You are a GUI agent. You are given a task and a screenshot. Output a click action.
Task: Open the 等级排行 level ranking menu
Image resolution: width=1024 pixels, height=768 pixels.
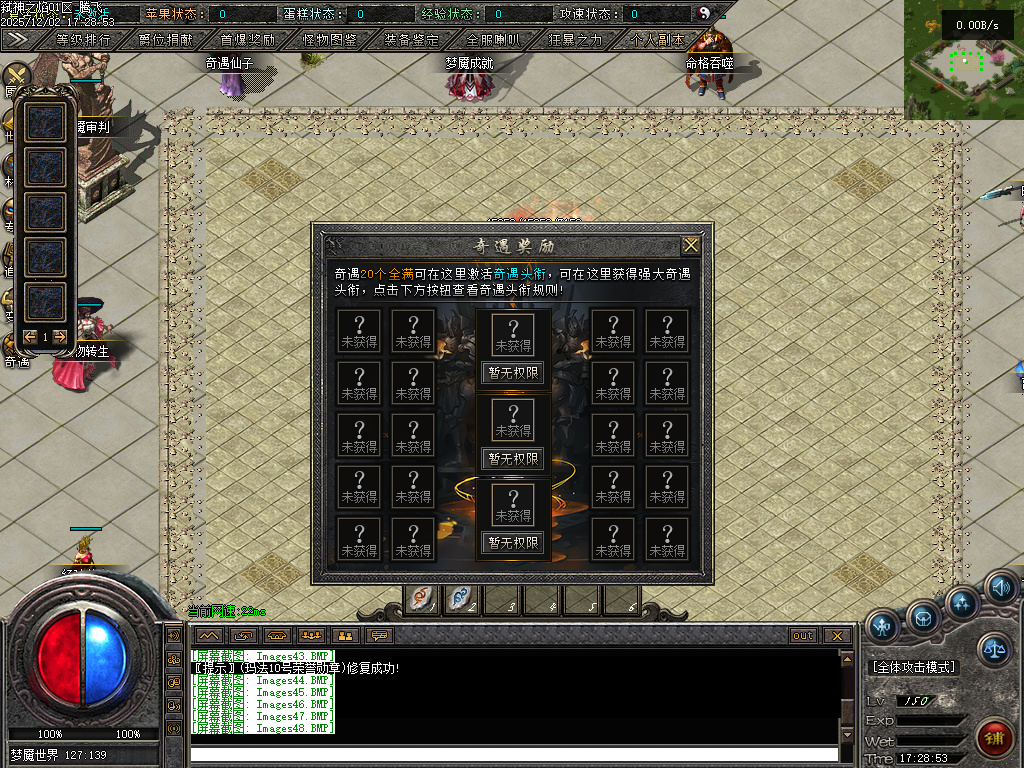pos(83,40)
